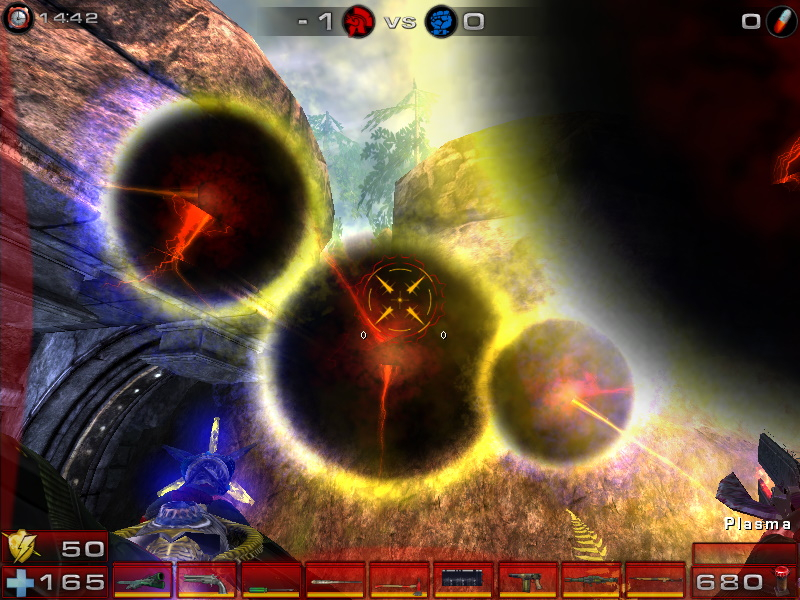Choose the gray pistol-shaped weapon slot
The height and width of the screenshot is (600, 800).
[x=206, y=580]
